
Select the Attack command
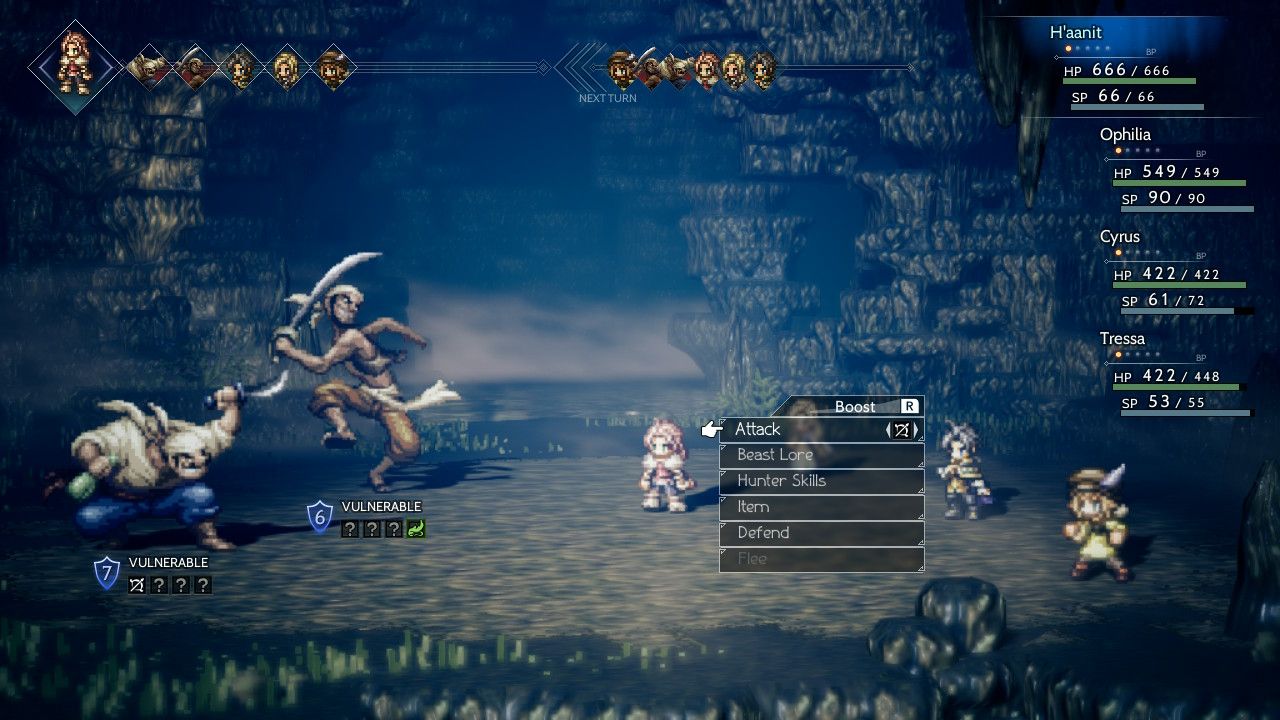pyautogui.click(x=758, y=429)
